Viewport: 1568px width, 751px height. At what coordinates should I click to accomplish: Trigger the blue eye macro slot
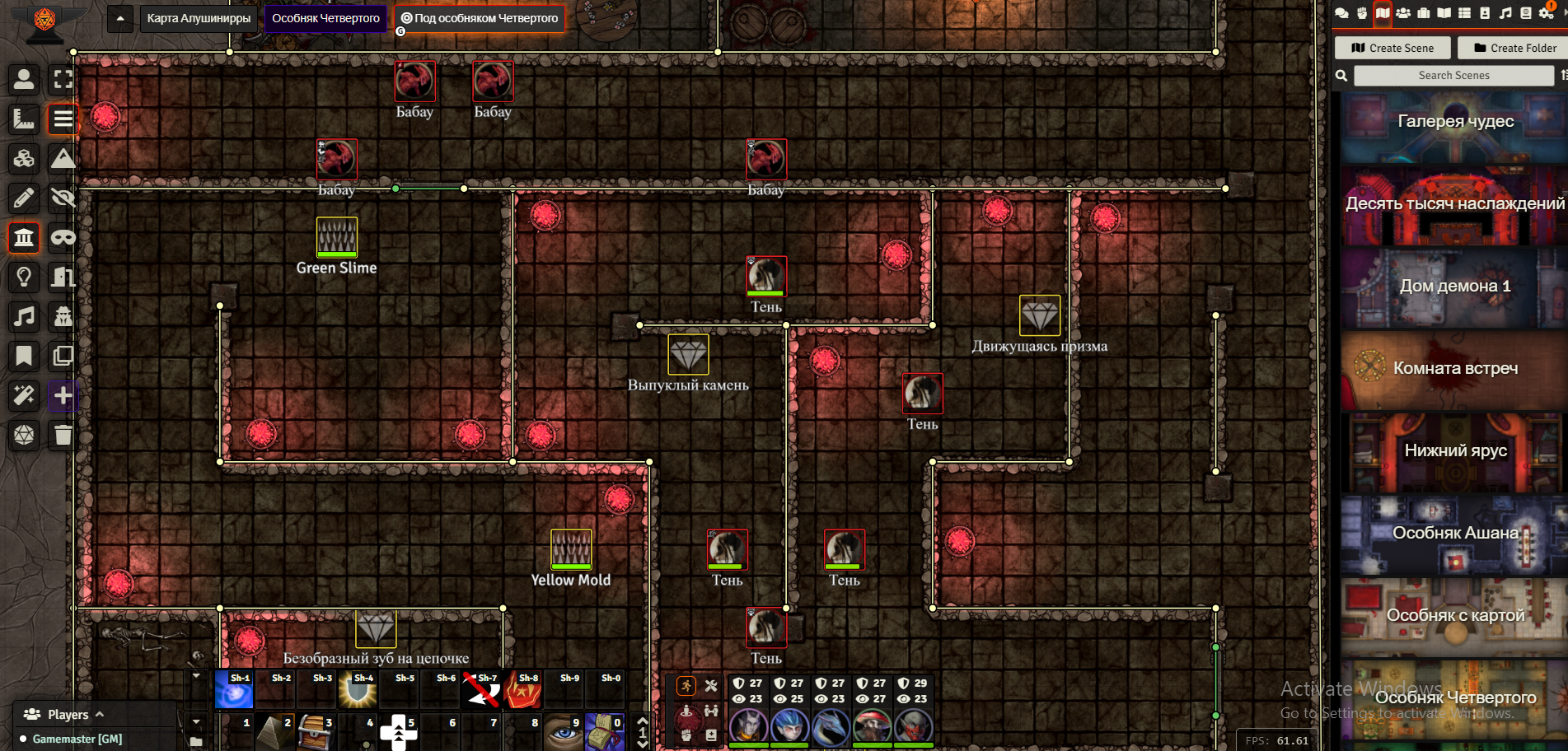point(564,732)
